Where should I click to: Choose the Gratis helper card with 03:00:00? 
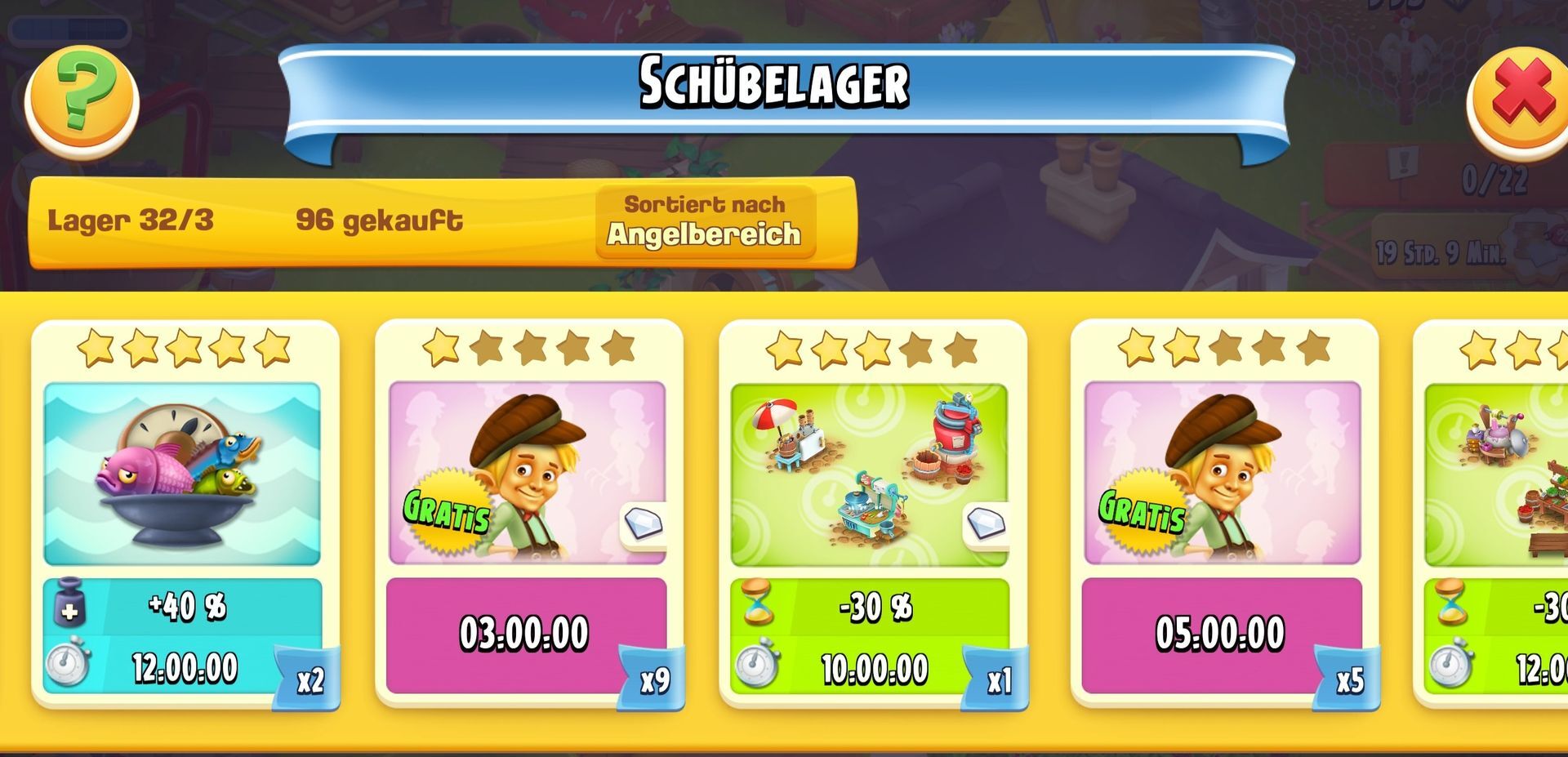[x=528, y=514]
